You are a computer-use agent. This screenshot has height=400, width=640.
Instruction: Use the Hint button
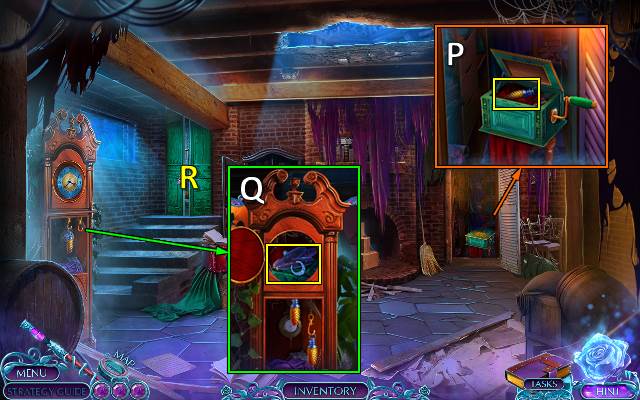[602, 389]
